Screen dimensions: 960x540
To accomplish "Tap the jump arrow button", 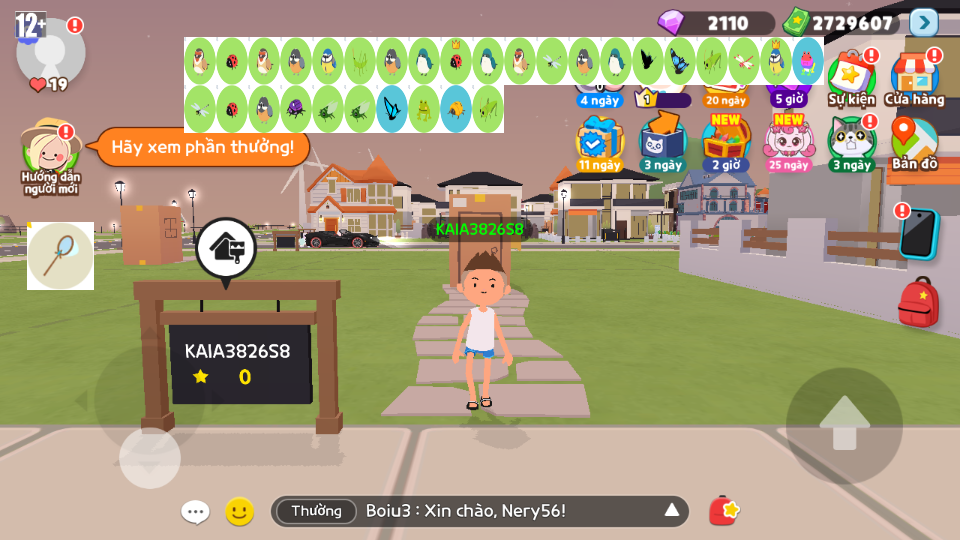I will pyautogui.click(x=844, y=425).
